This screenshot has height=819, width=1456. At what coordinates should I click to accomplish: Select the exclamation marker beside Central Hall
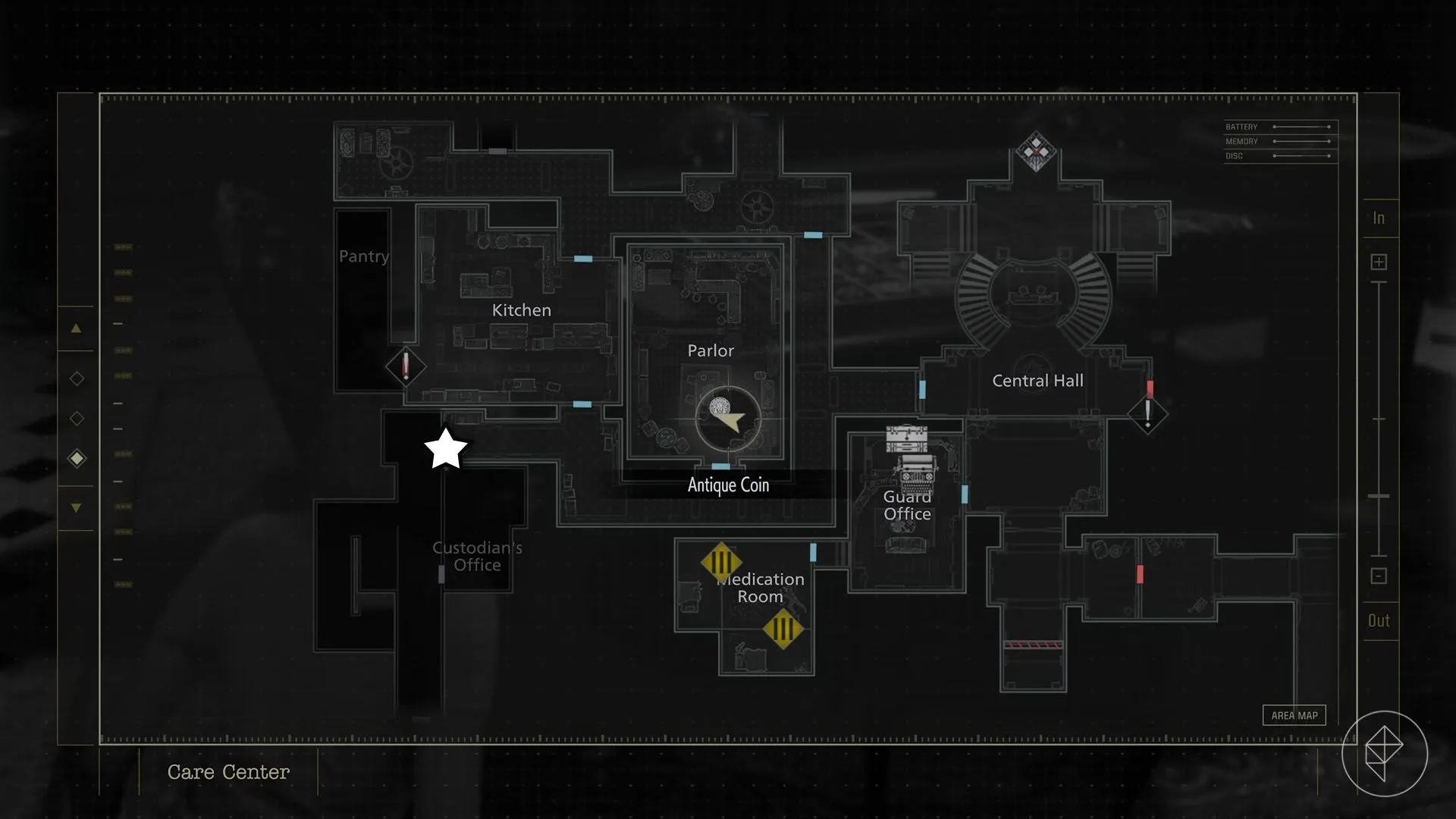[x=1147, y=414]
